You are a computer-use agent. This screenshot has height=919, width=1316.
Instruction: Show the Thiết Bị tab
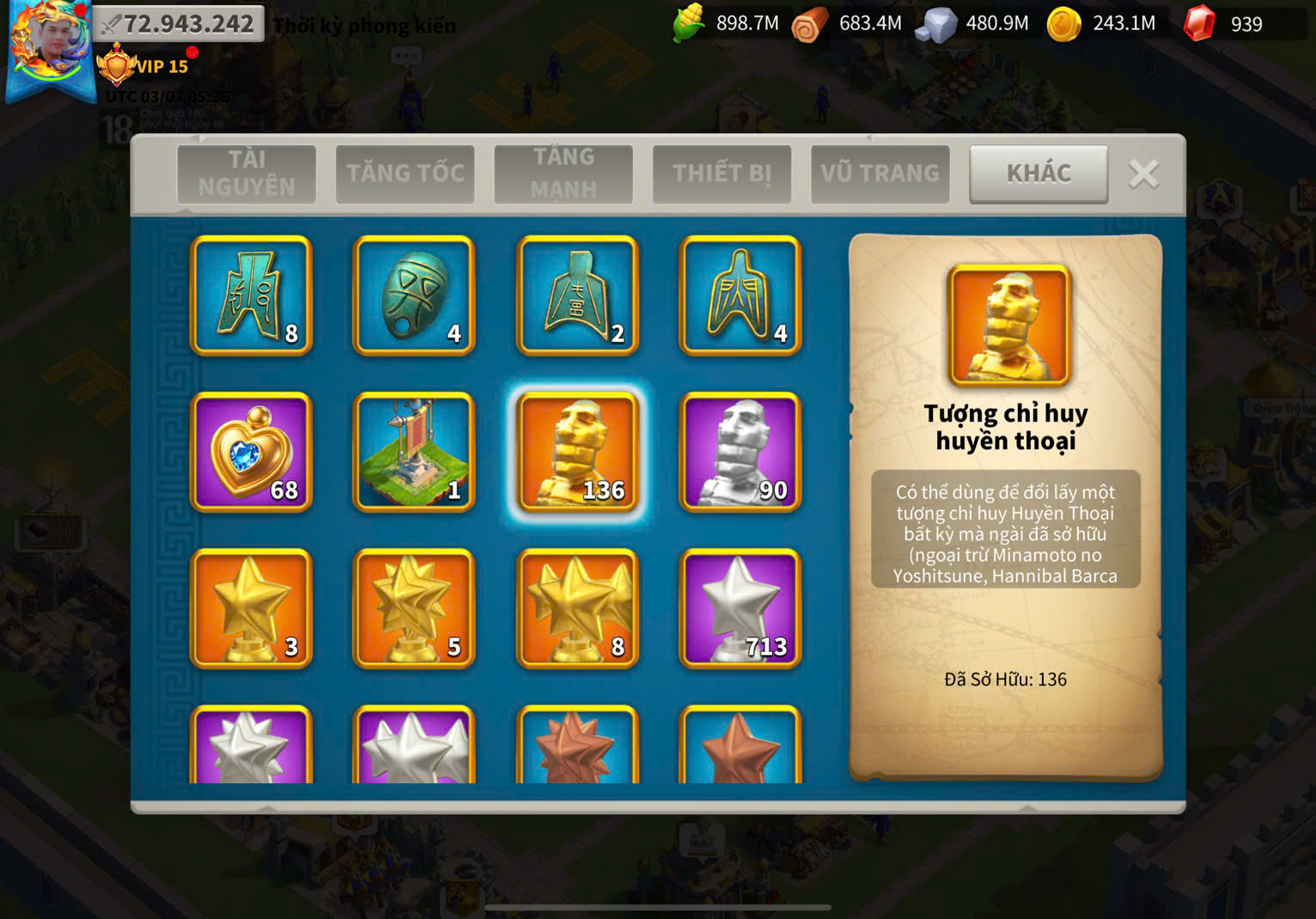tap(722, 173)
